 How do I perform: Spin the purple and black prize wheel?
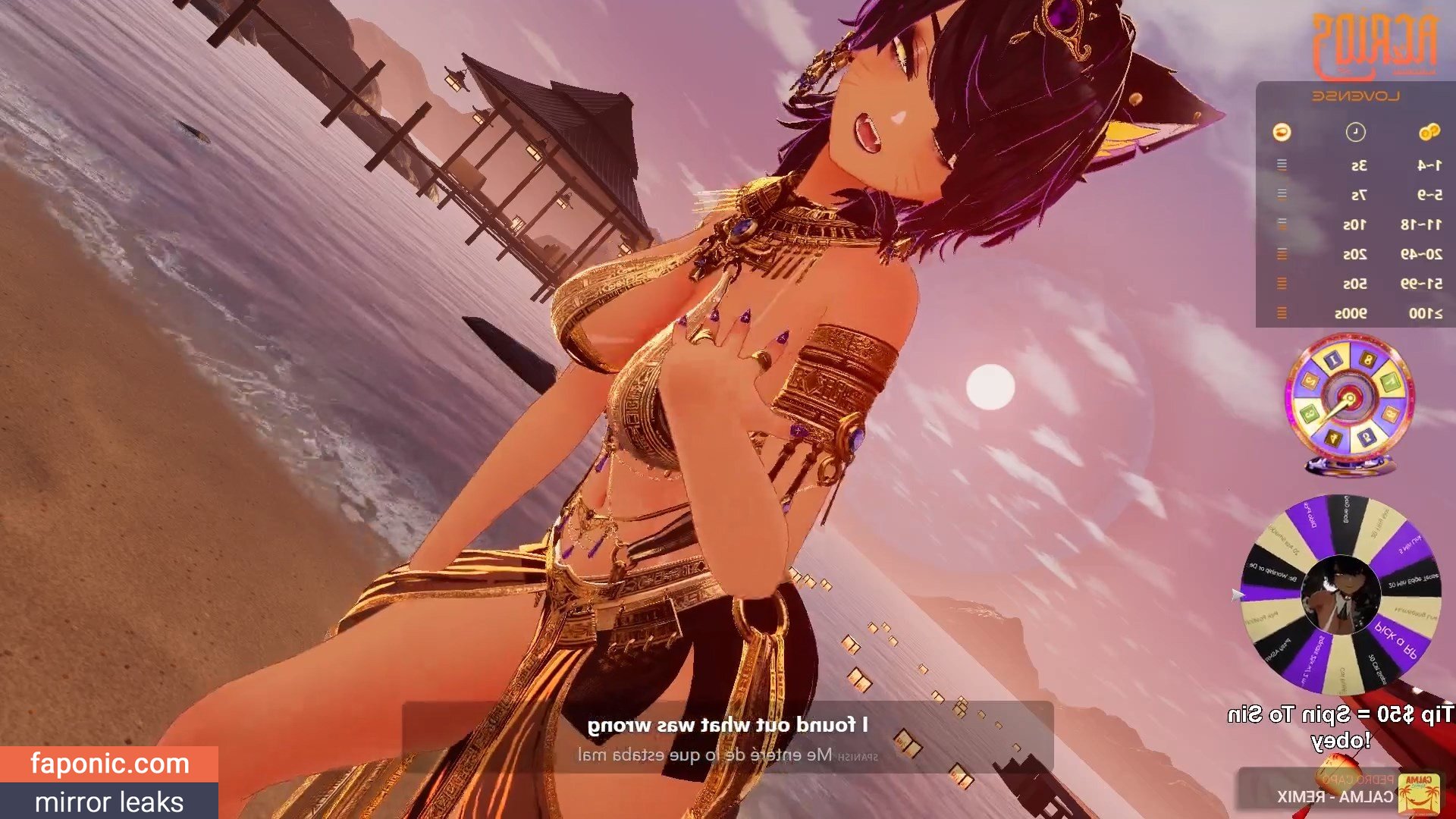tap(1340, 595)
